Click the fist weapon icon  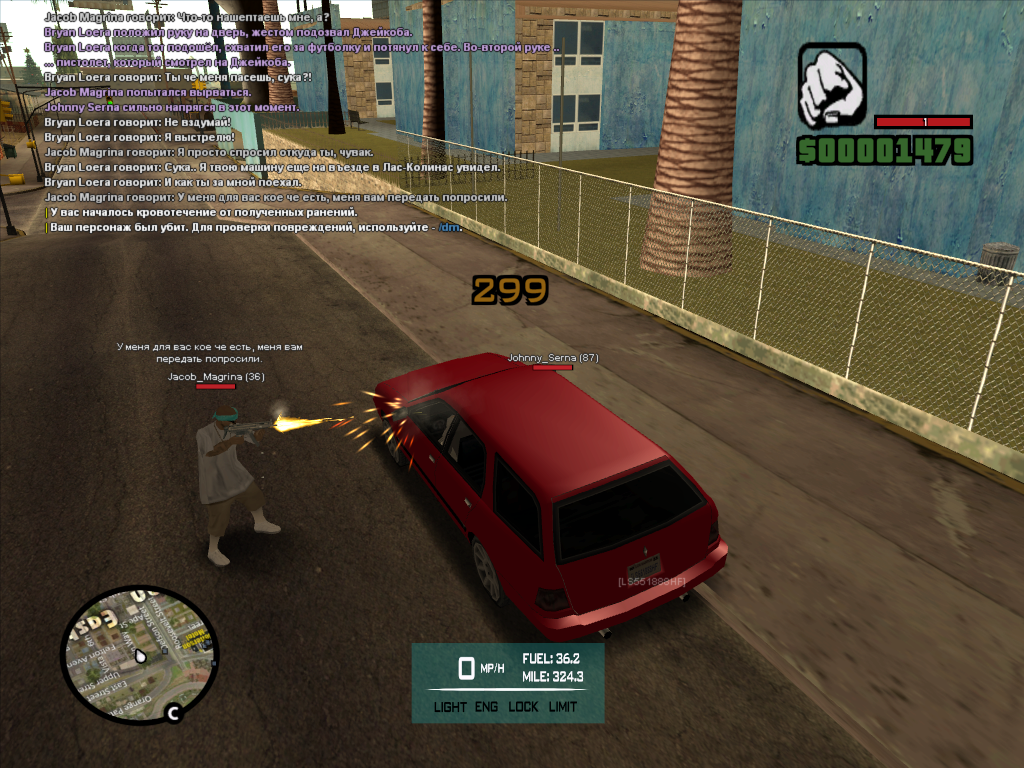coord(832,86)
